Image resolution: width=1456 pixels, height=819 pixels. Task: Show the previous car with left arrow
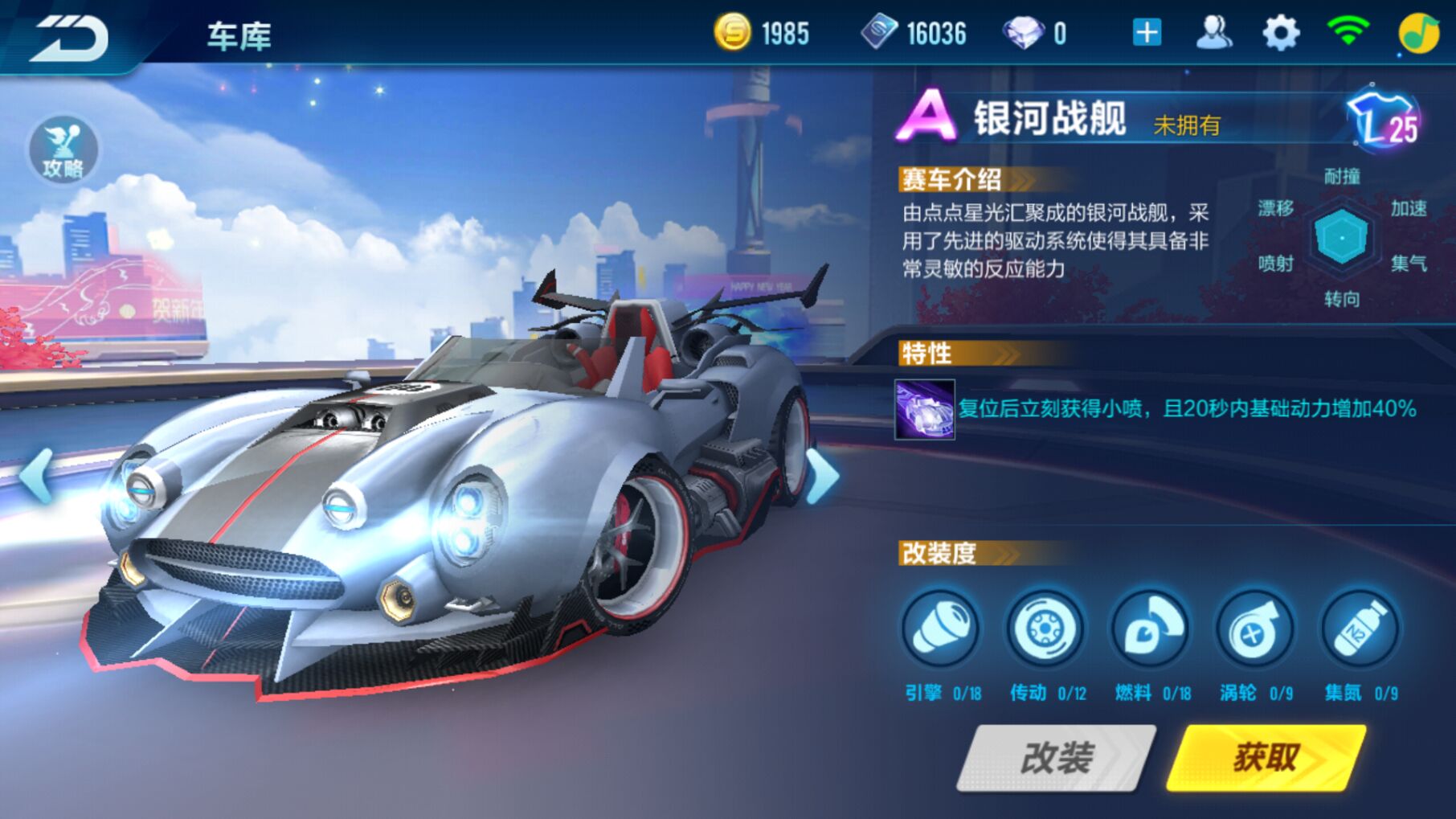pyautogui.click(x=36, y=476)
